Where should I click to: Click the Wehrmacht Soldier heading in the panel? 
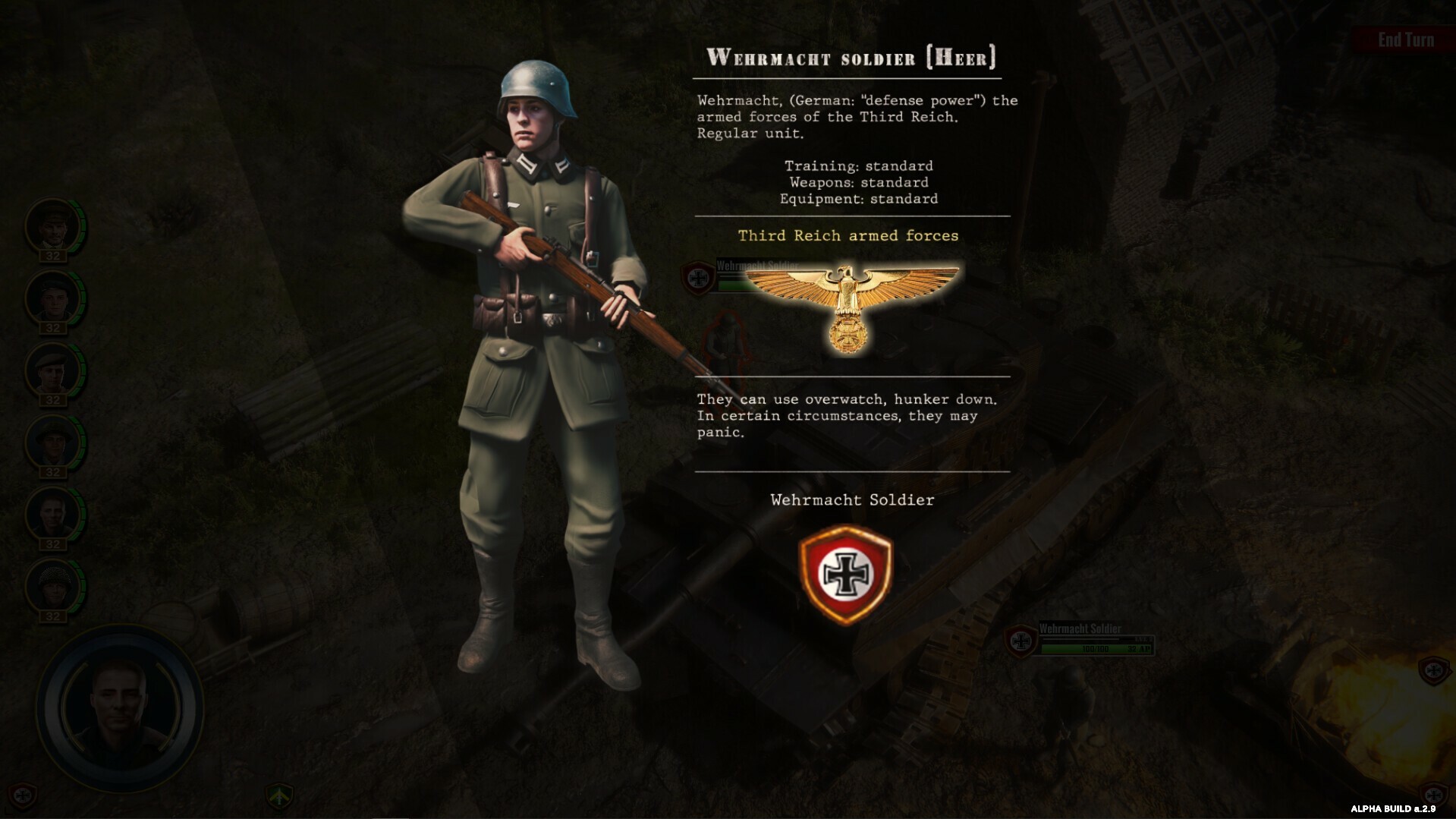(852, 500)
